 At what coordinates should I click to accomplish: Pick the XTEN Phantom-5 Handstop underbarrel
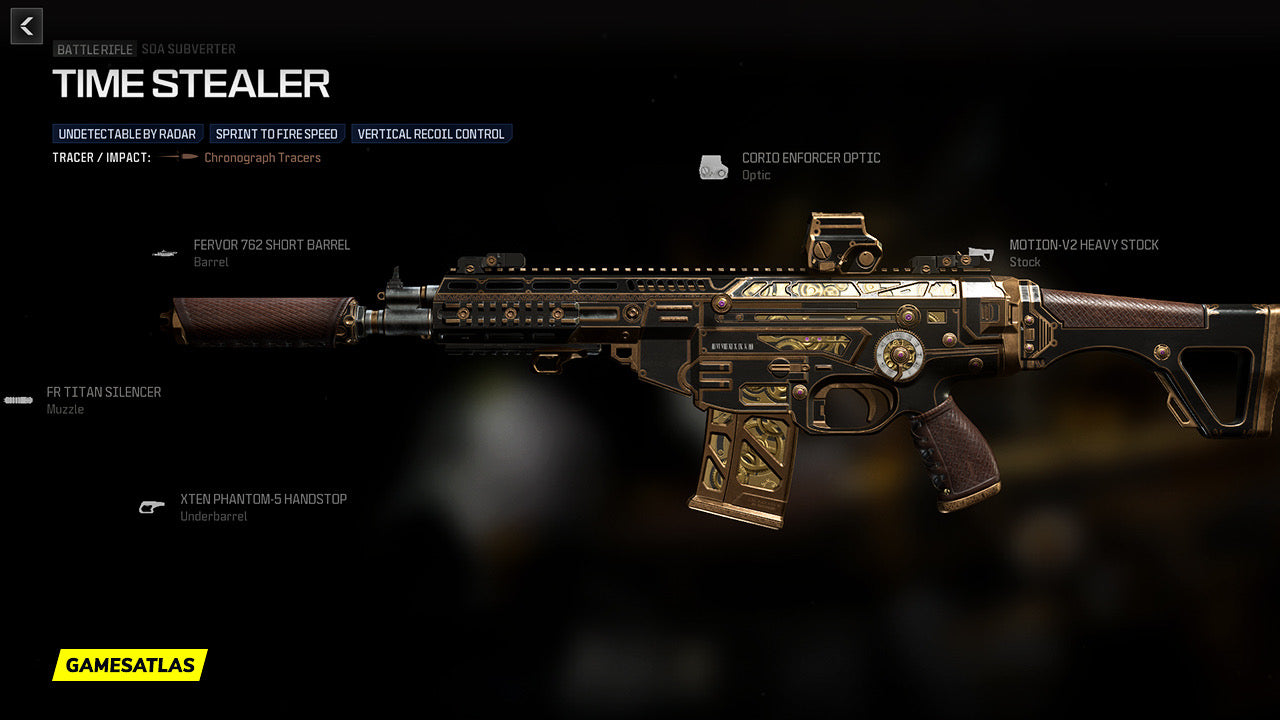[x=263, y=499]
